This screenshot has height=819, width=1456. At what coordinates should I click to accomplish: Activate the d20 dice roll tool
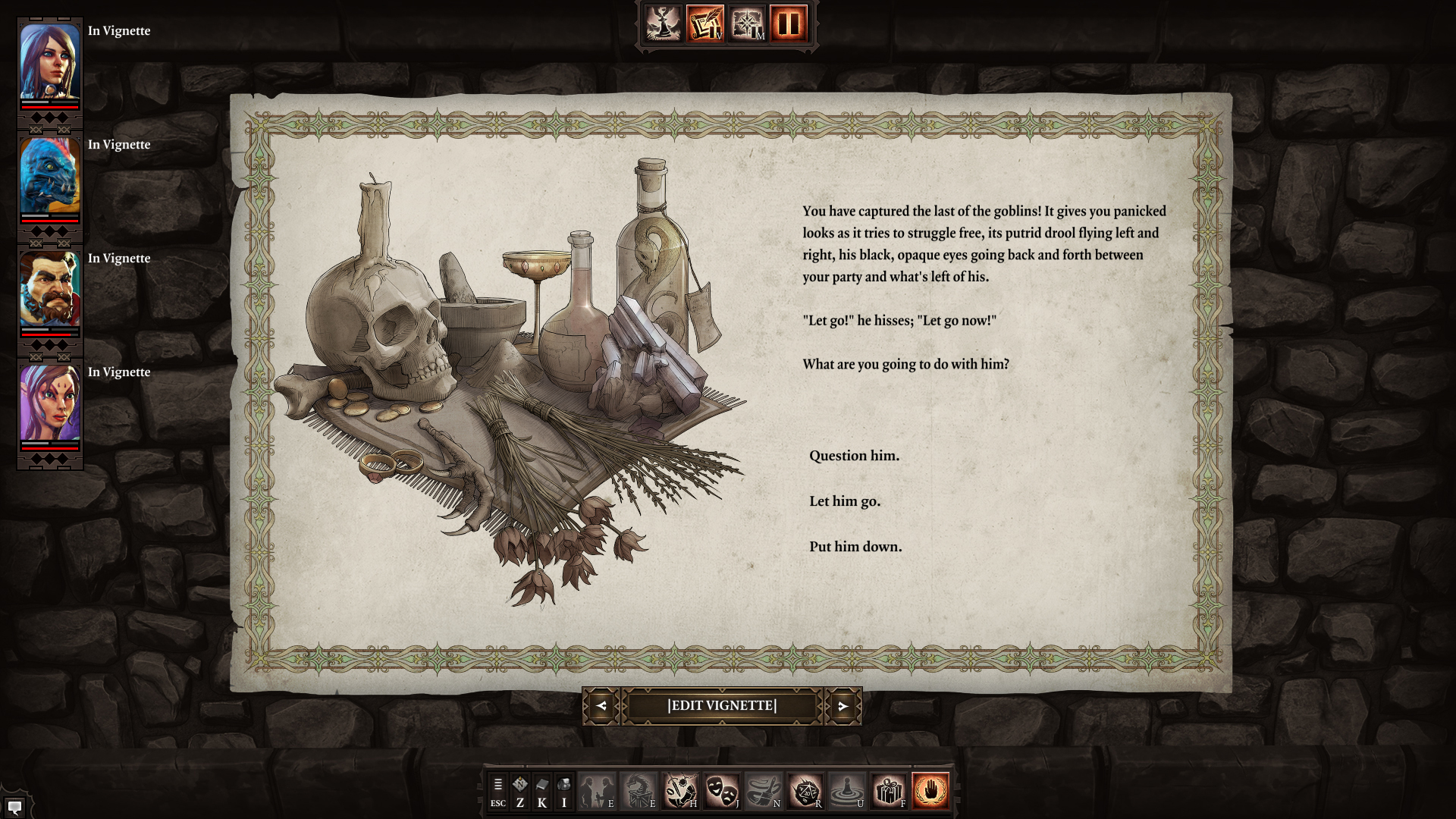click(x=805, y=792)
